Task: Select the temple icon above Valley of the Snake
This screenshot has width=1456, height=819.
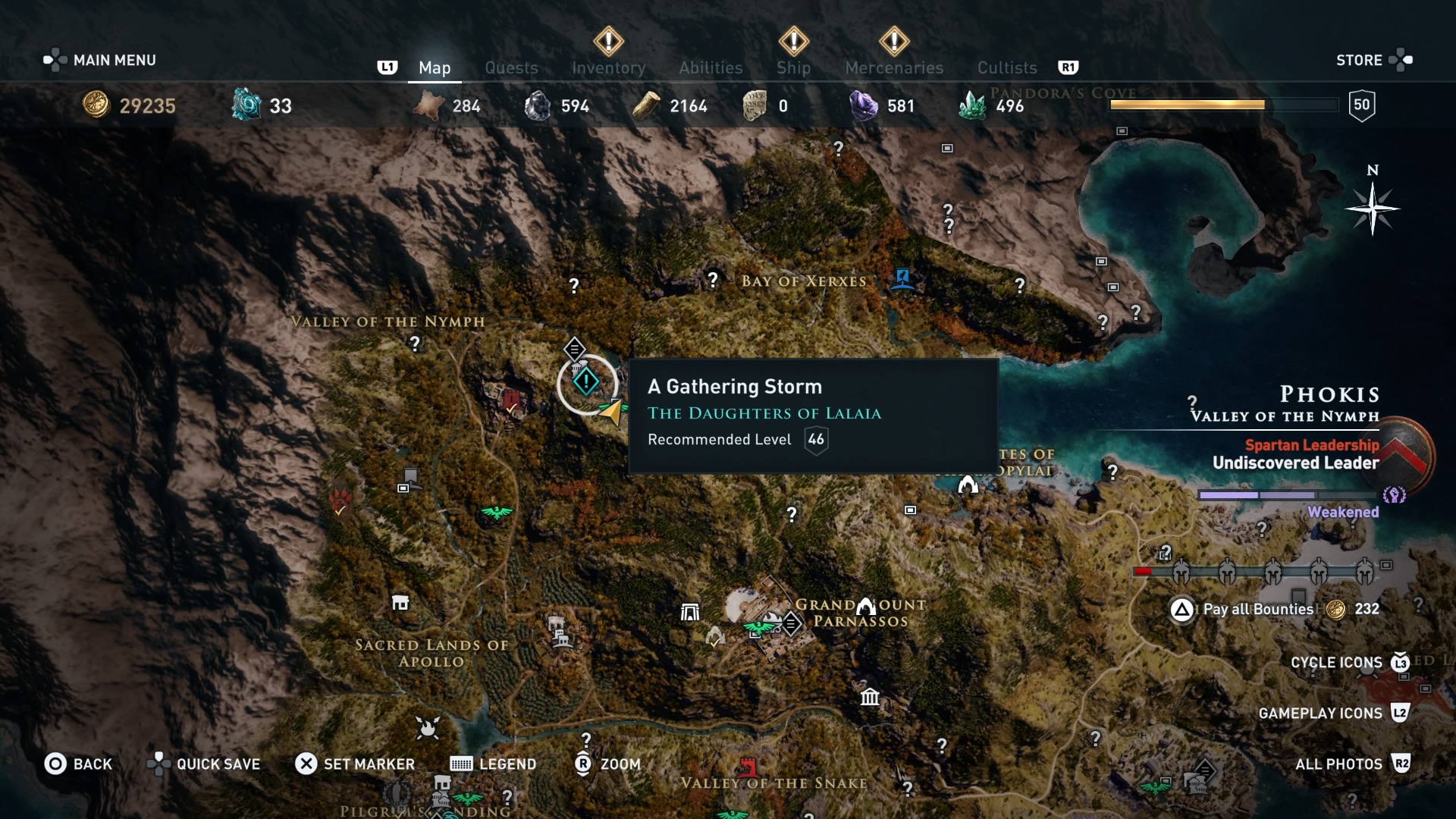Action: (871, 698)
